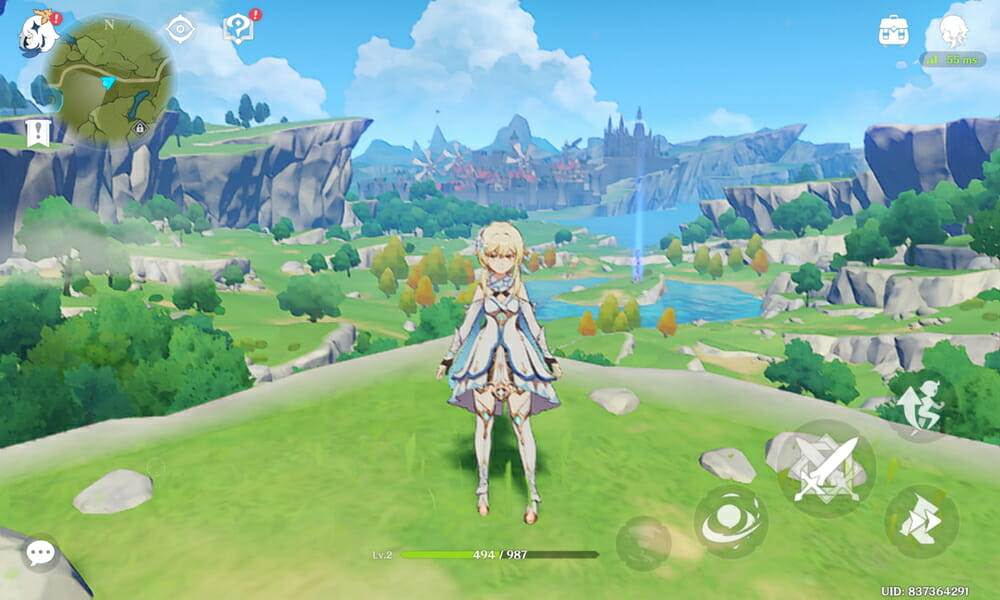Image resolution: width=1000 pixels, height=600 pixels.
Task: Click the character head icon above the ping
Action: pyautogui.click(x=955, y=30)
